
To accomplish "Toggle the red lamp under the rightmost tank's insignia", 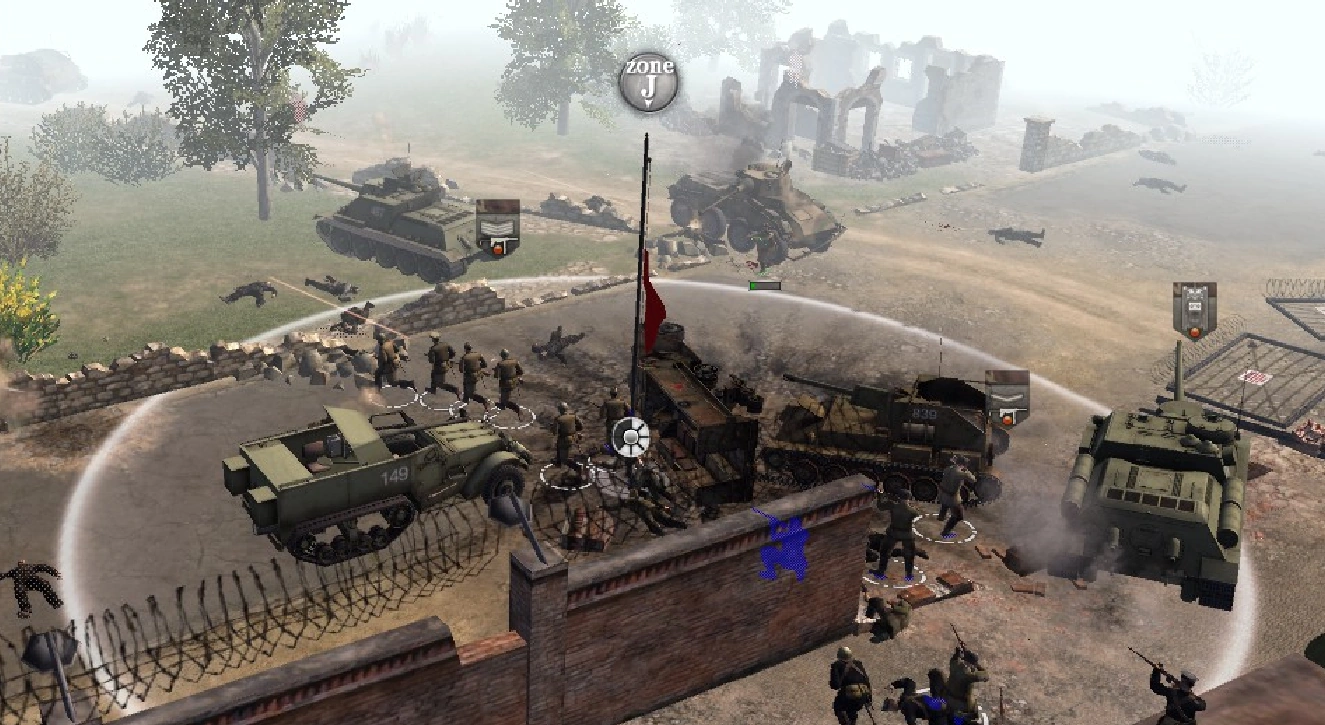I will 1195,332.
